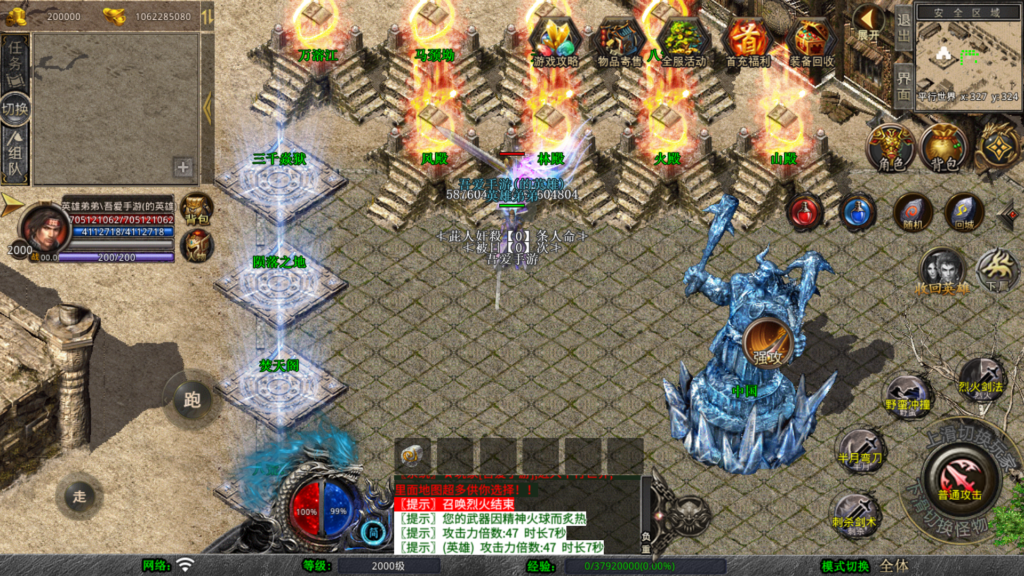Open the 物品寄售 item consignment icon
Image resolution: width=1024 pixels, height=576 pixels.
pyautogui.click(x=620, y=40)
